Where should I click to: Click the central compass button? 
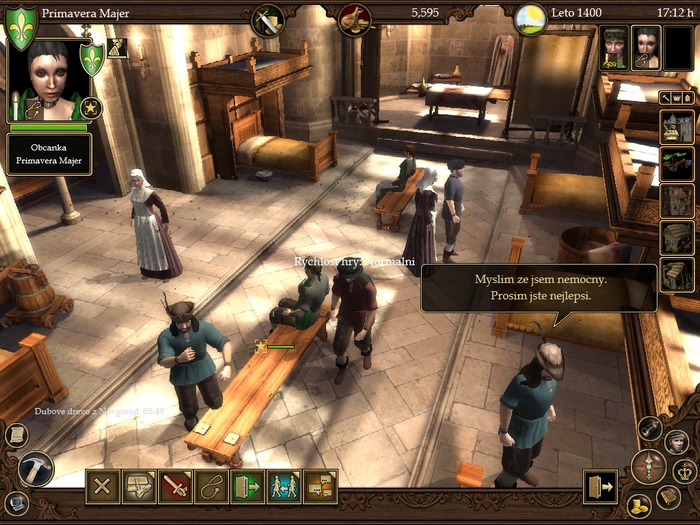click(648, 466)
